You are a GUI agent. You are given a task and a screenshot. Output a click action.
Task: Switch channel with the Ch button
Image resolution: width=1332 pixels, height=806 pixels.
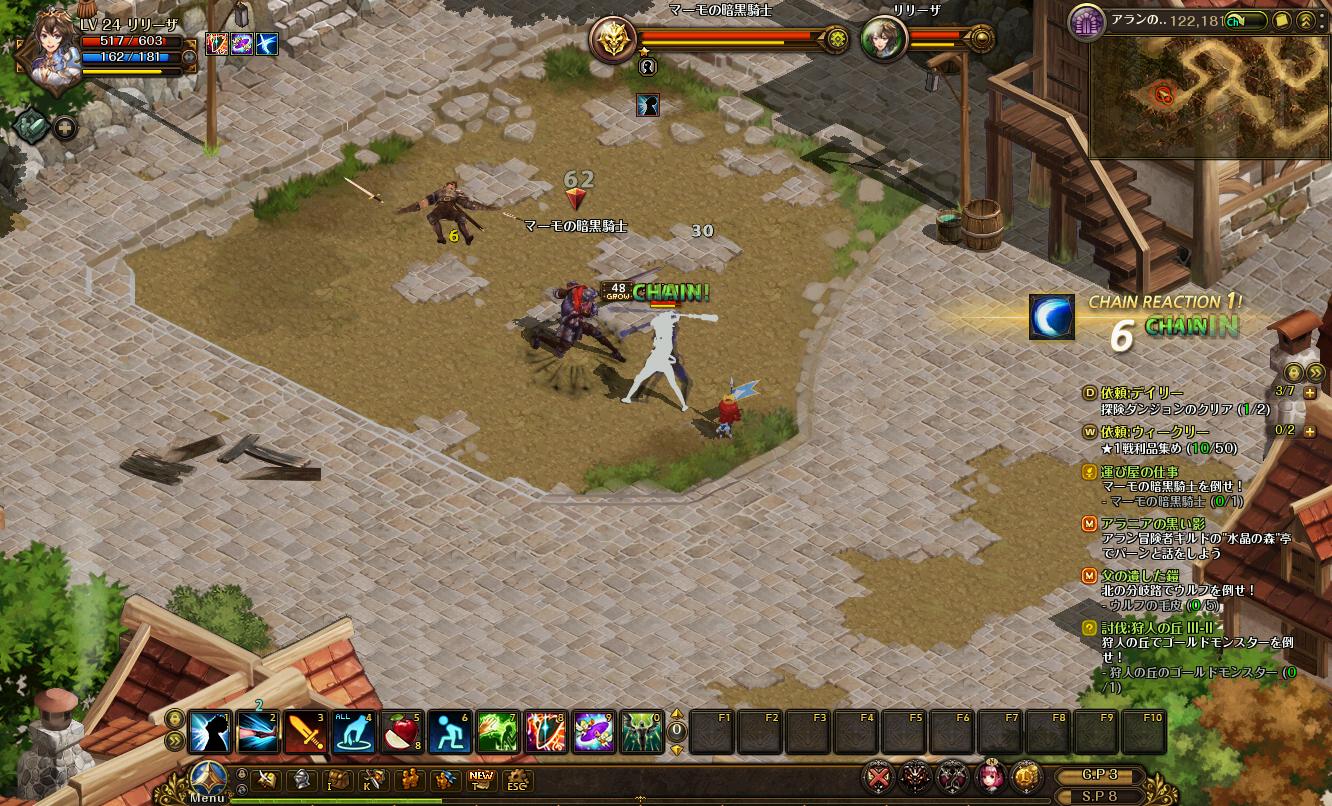[1236, 20]
